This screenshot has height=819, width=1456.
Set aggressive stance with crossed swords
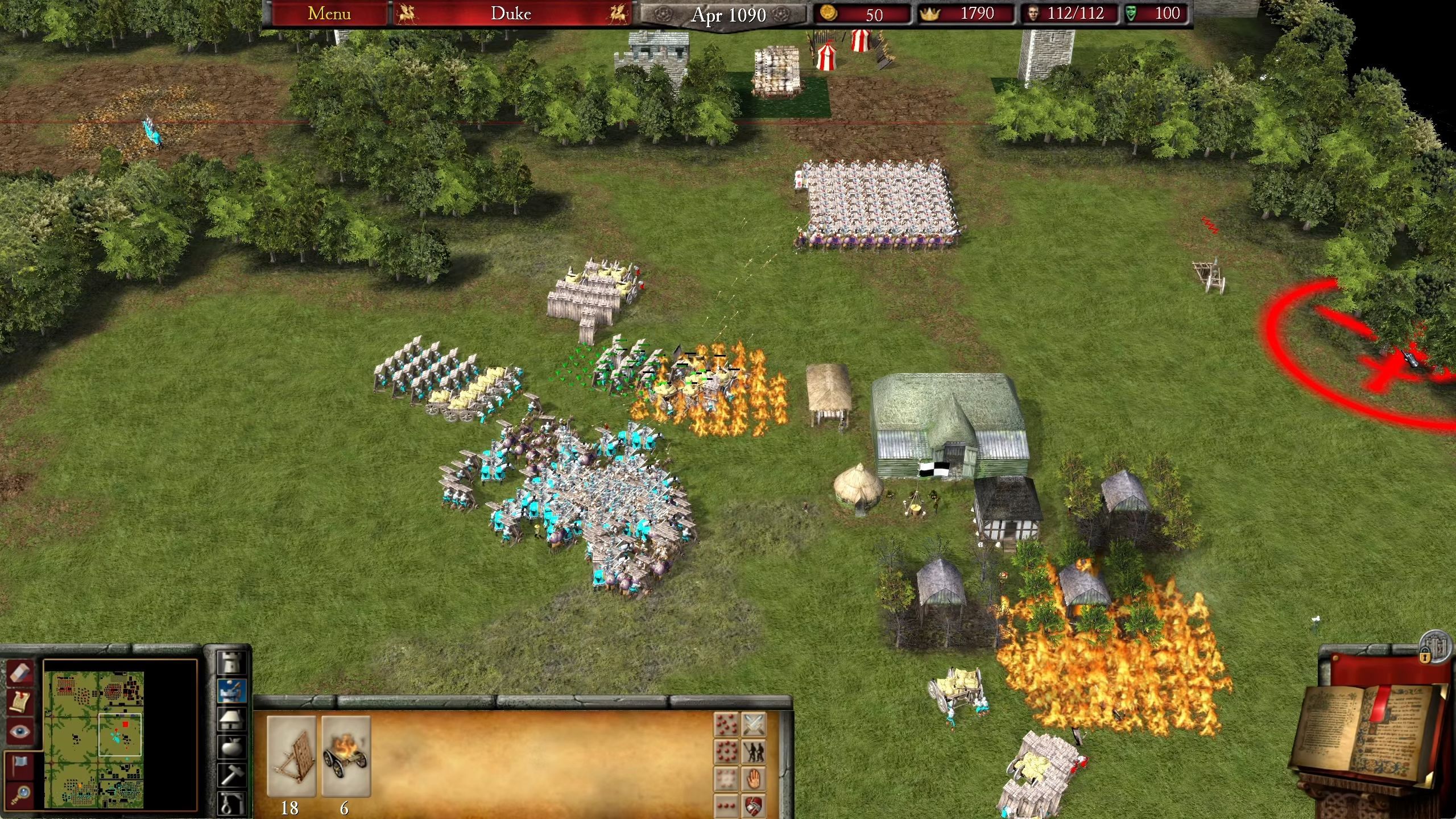coord(754,725)
